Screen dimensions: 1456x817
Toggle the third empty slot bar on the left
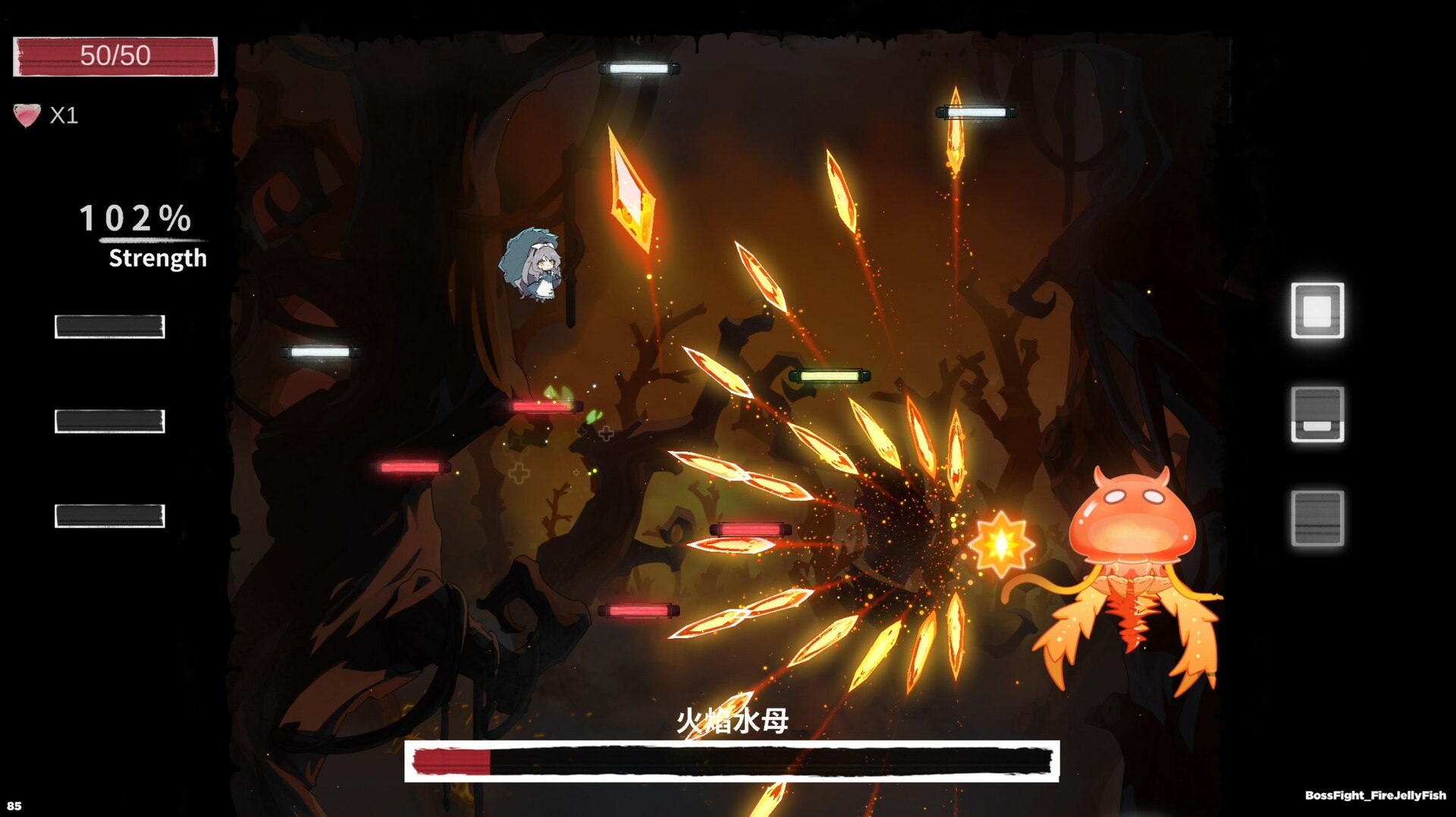[x=110, y=517]
